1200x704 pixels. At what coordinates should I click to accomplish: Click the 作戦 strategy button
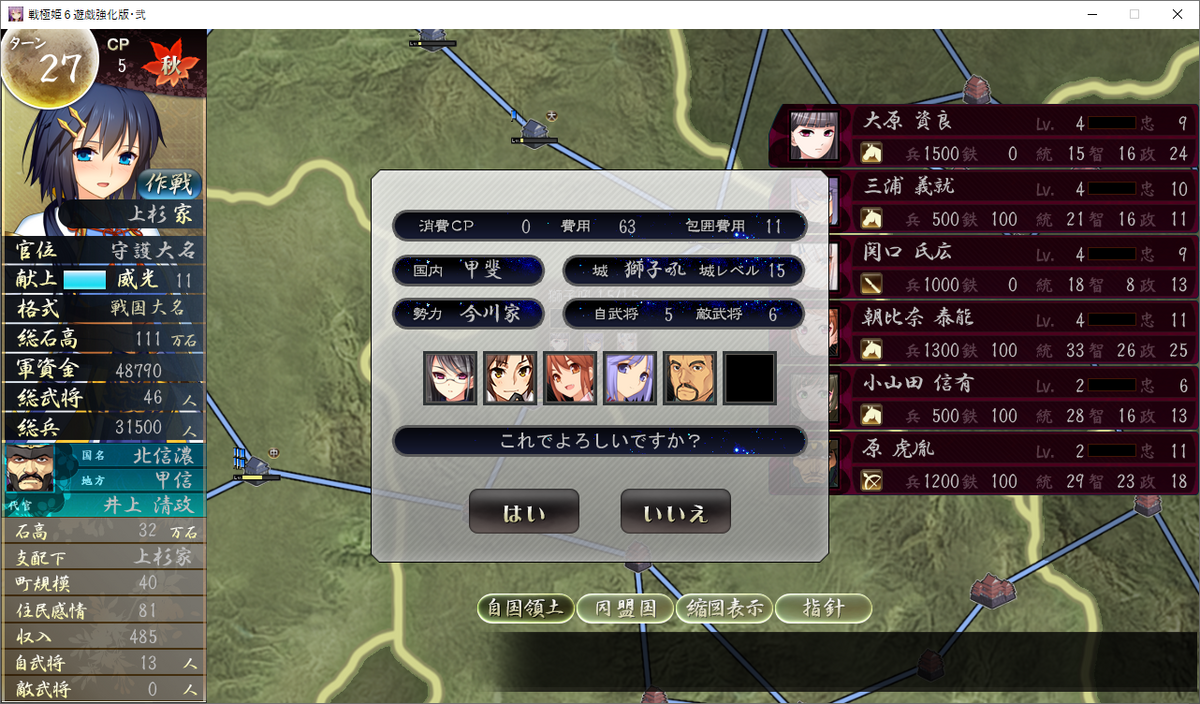click(171, 184)
